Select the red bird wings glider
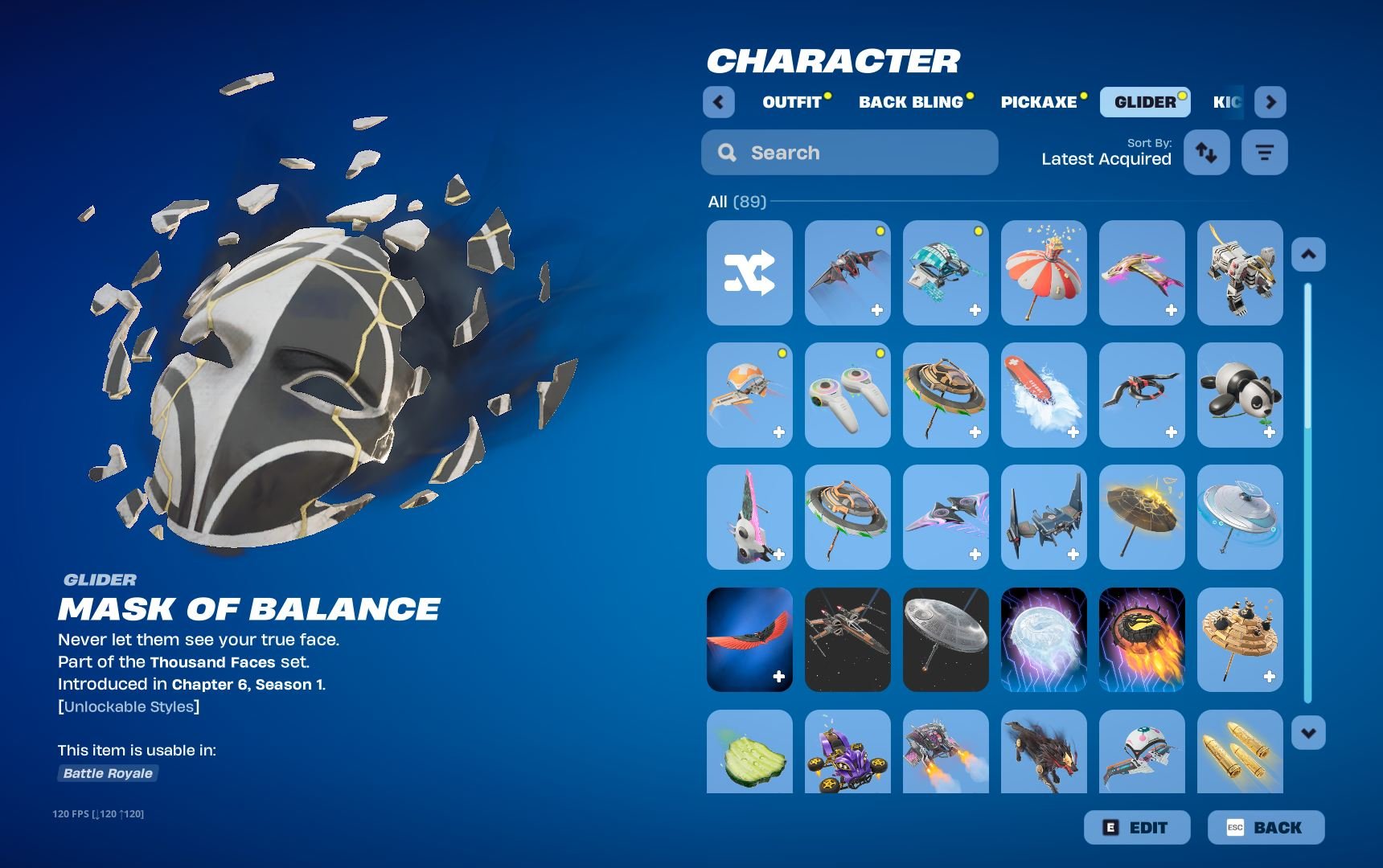The height and width of the screenshot is (868, 1383). [x=748, y=640]
